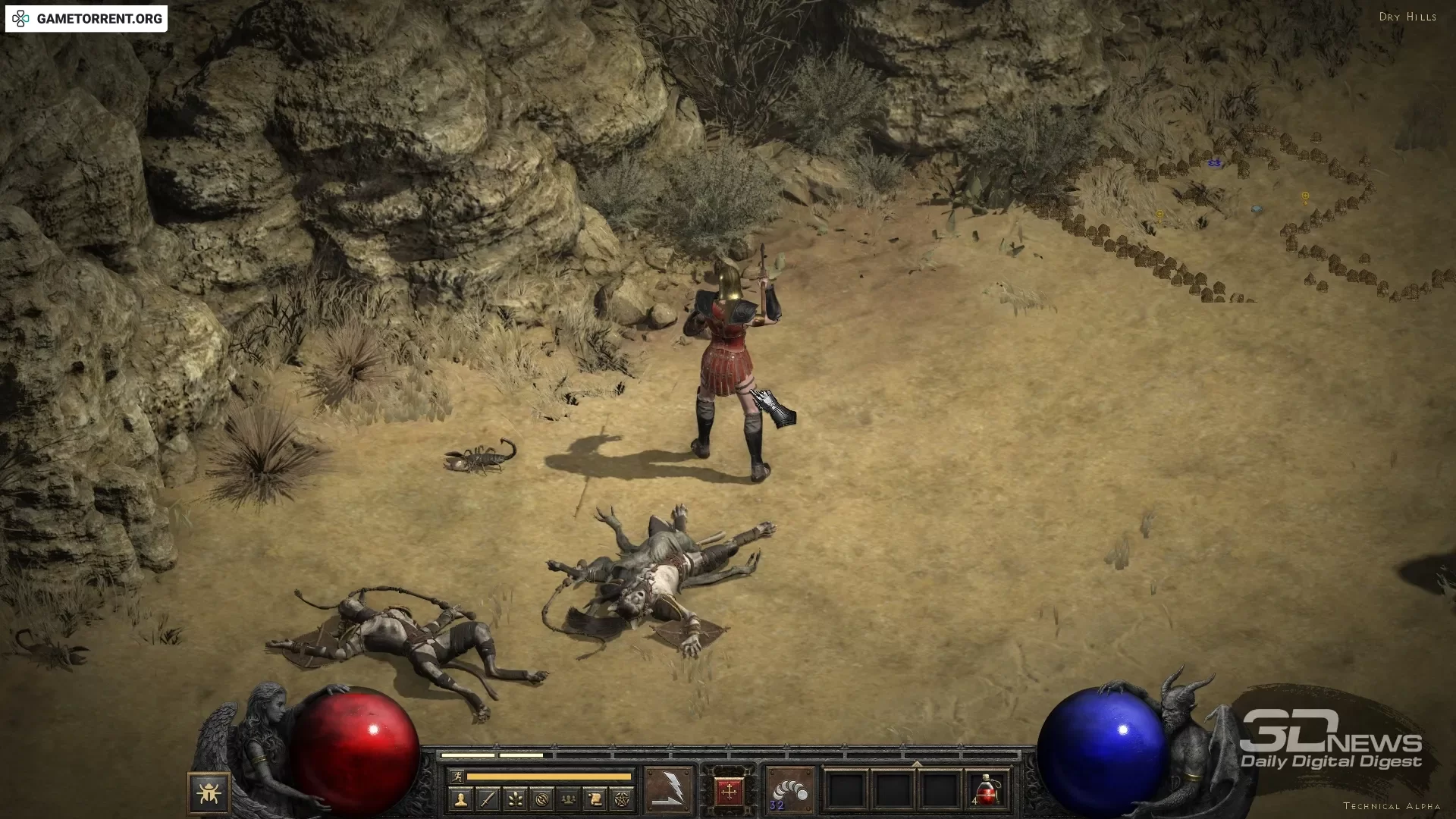Open the game menu pentagram icon

623,799
